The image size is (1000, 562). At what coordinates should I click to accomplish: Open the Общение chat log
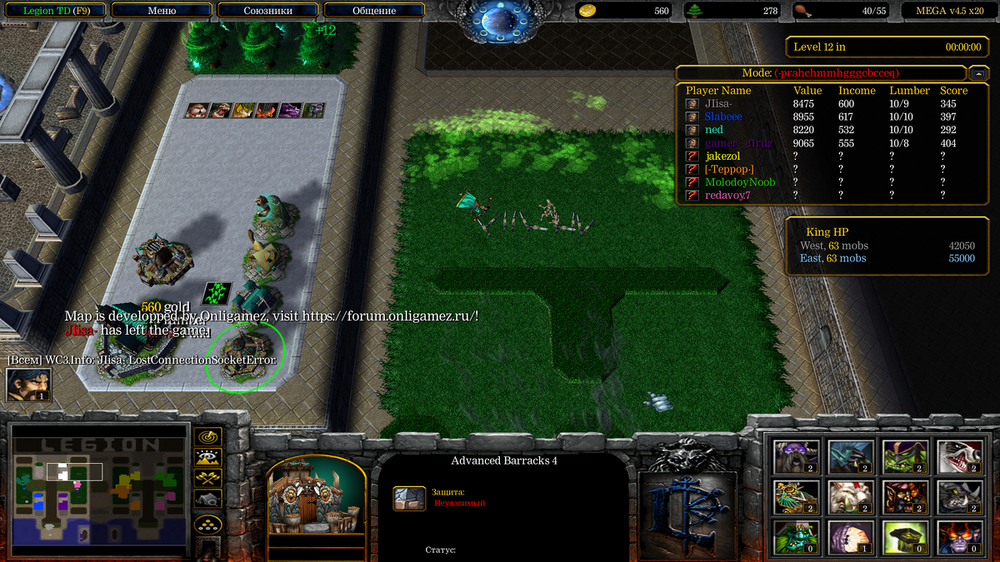click(374, 11)
